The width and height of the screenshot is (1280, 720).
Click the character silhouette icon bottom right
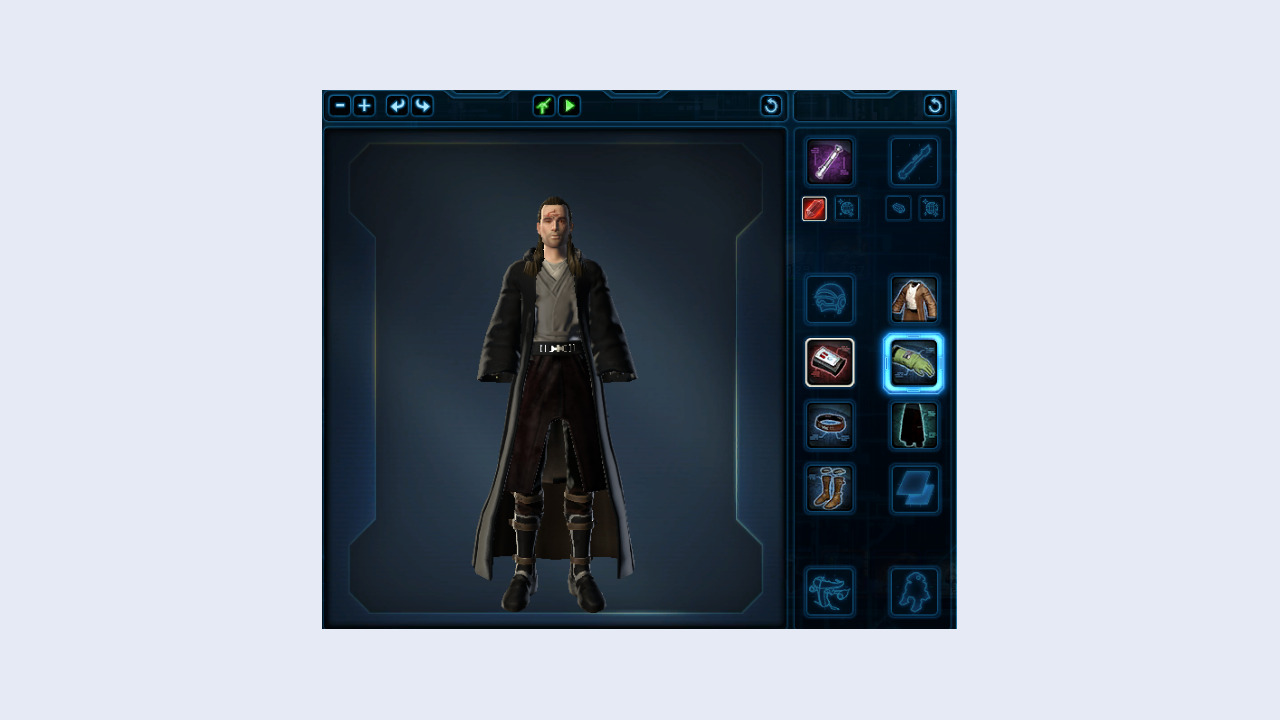tap(913, 591)
